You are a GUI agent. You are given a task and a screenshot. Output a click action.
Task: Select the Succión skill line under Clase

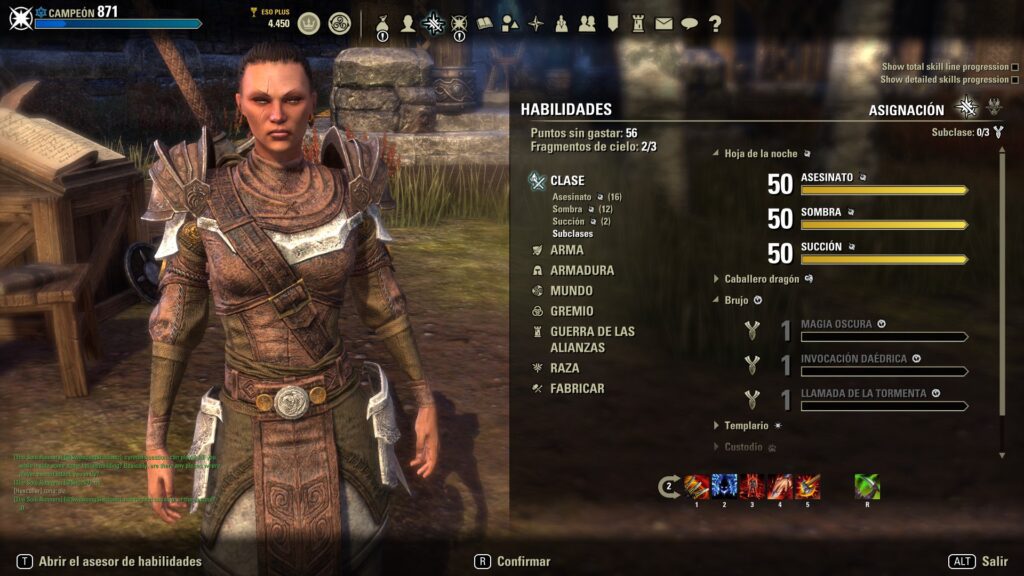569,221
